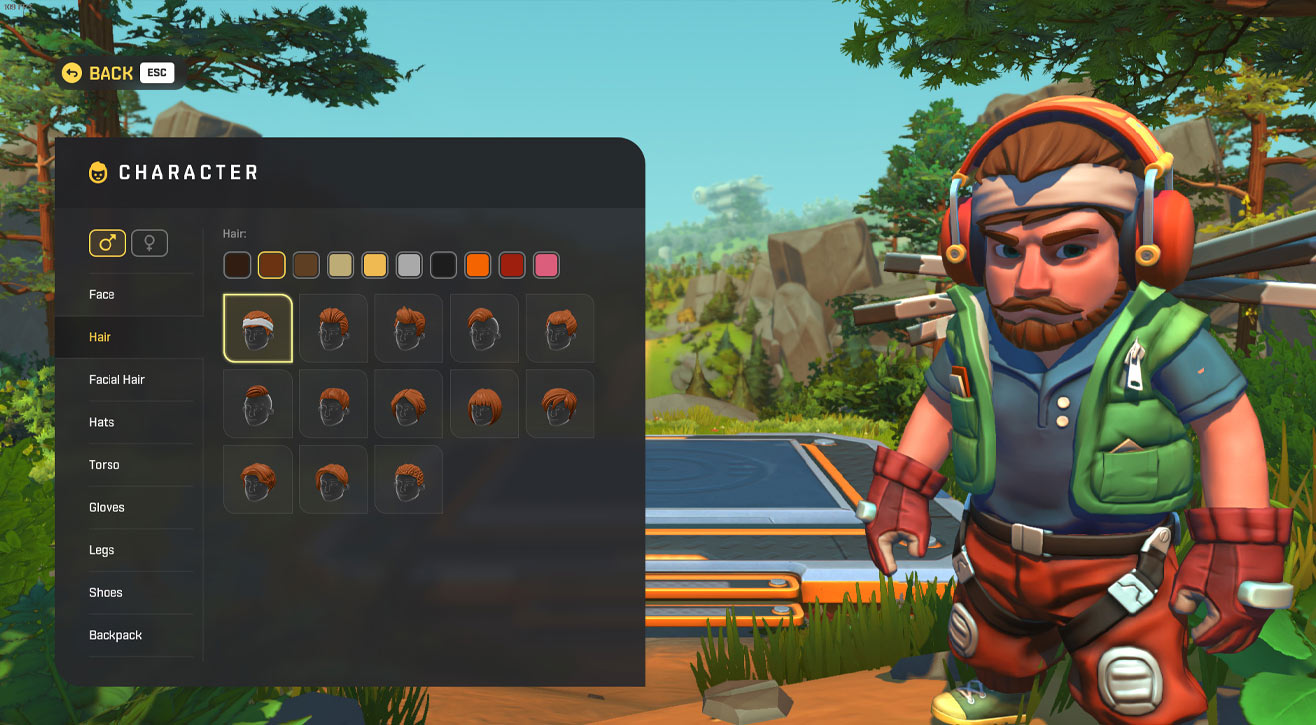The height and width of the screenshot is (725, 1316).
Task: Open the Hats customization section
Action: (x=101, y=422)
